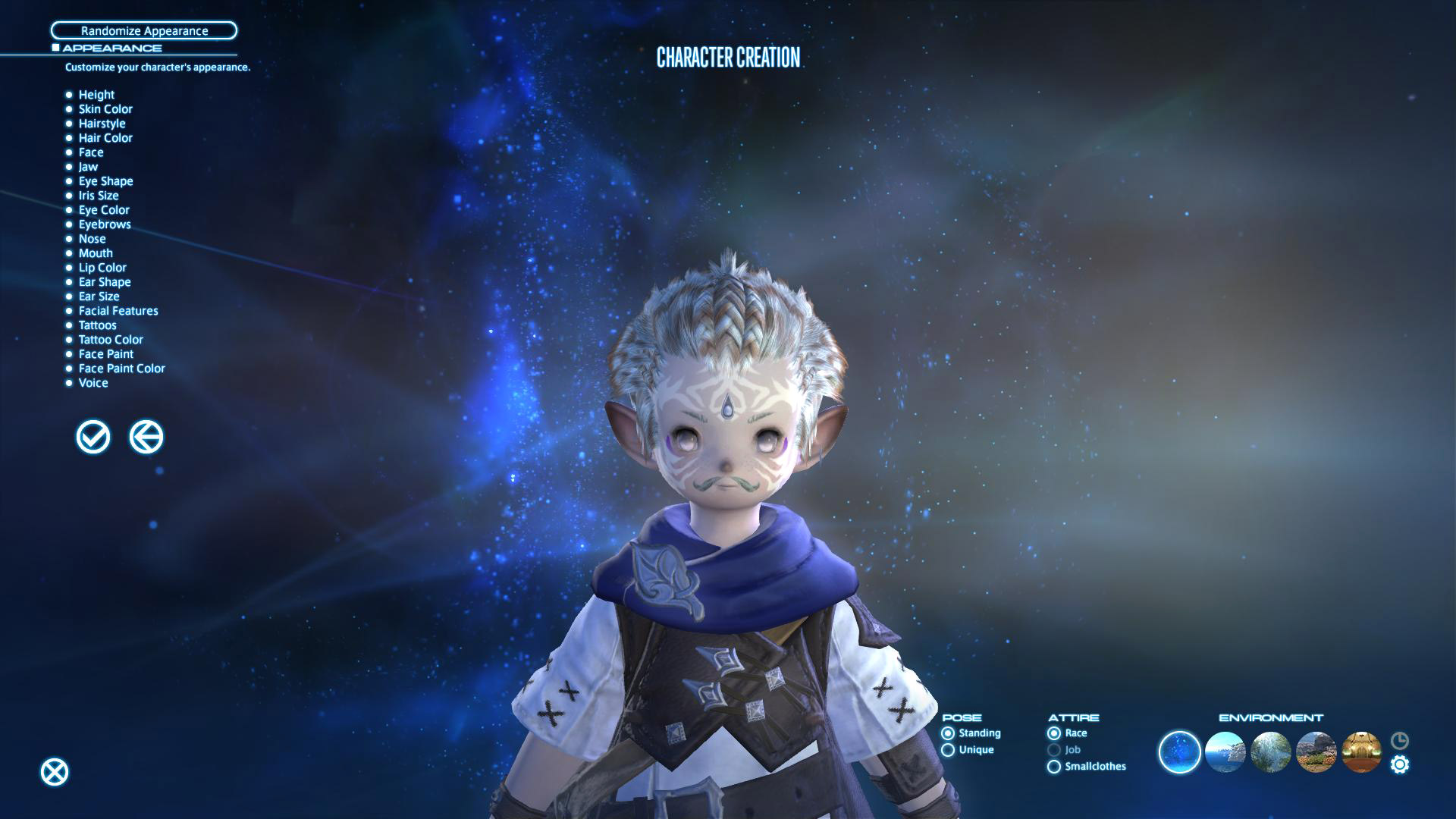
Task: Switch pose to Unique
Action: click(x=948, y=750)
